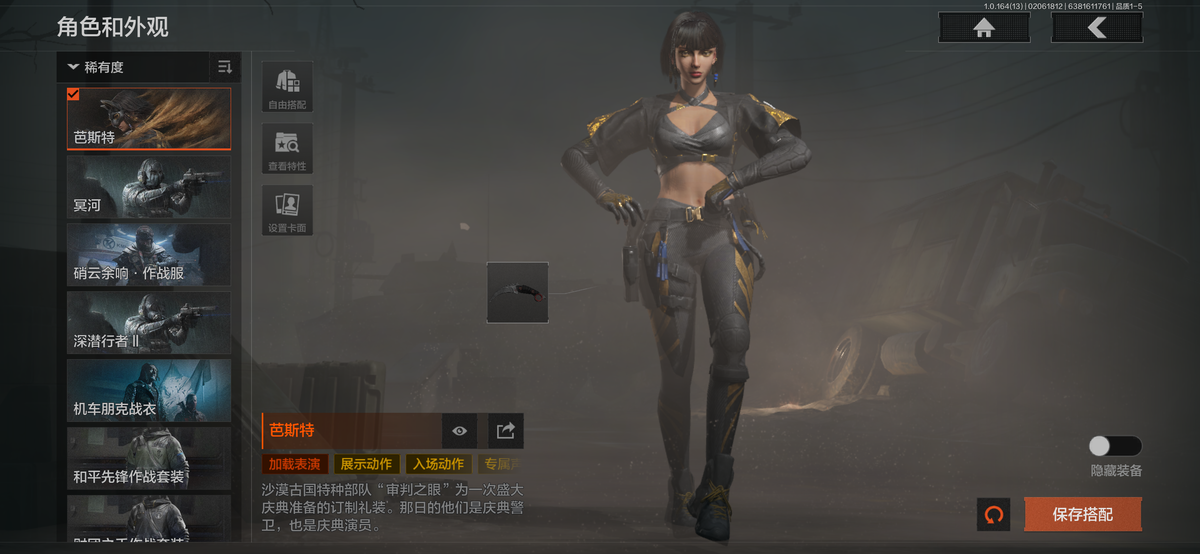
Task: Save outfit with 保存搭配
Action: tap(1082, 515)
